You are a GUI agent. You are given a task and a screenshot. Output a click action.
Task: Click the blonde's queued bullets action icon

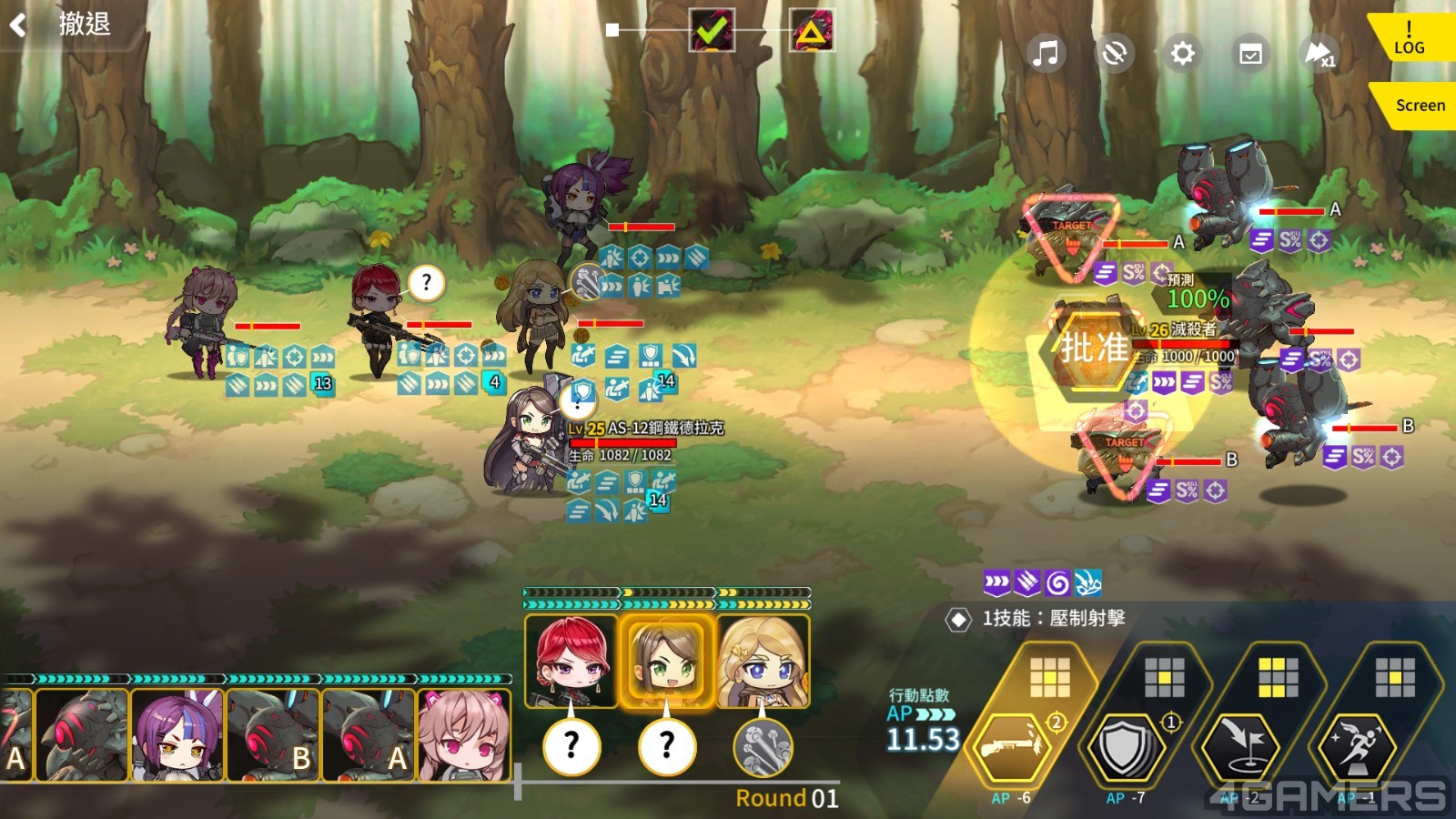[763, 747]
